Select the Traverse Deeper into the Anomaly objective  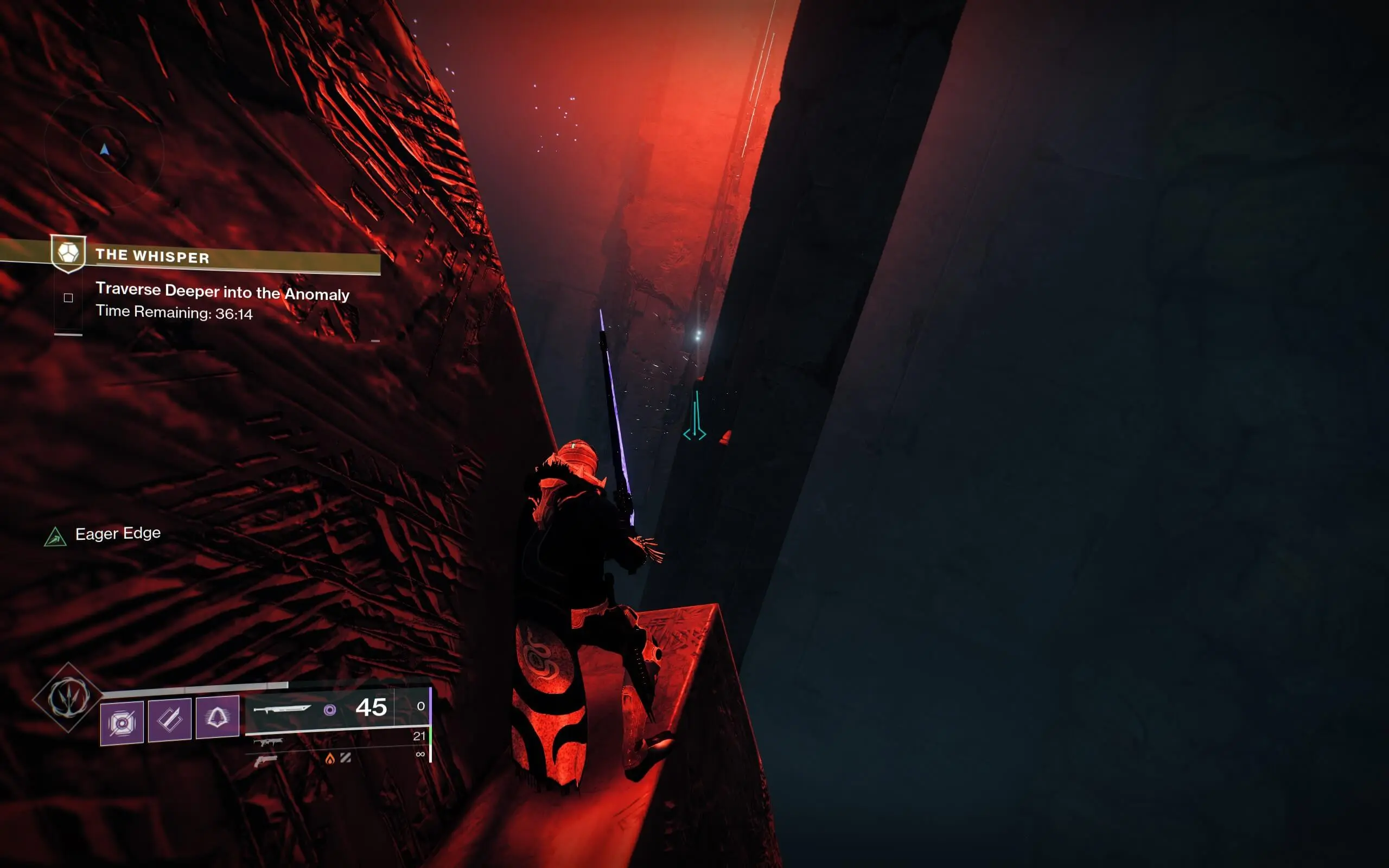point(222,292)
